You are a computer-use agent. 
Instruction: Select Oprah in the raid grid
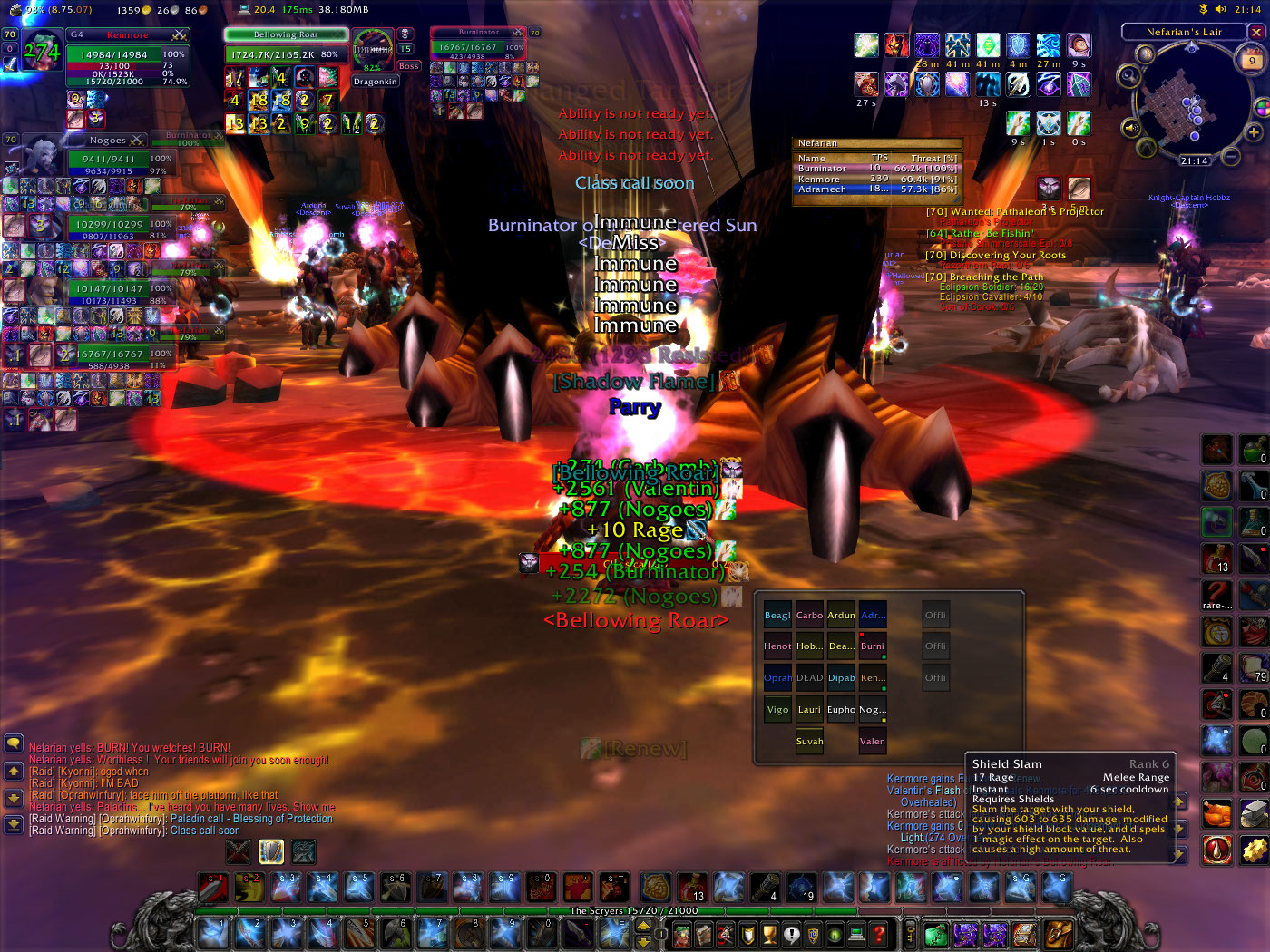pyautogui.click(x=777, y=678)
